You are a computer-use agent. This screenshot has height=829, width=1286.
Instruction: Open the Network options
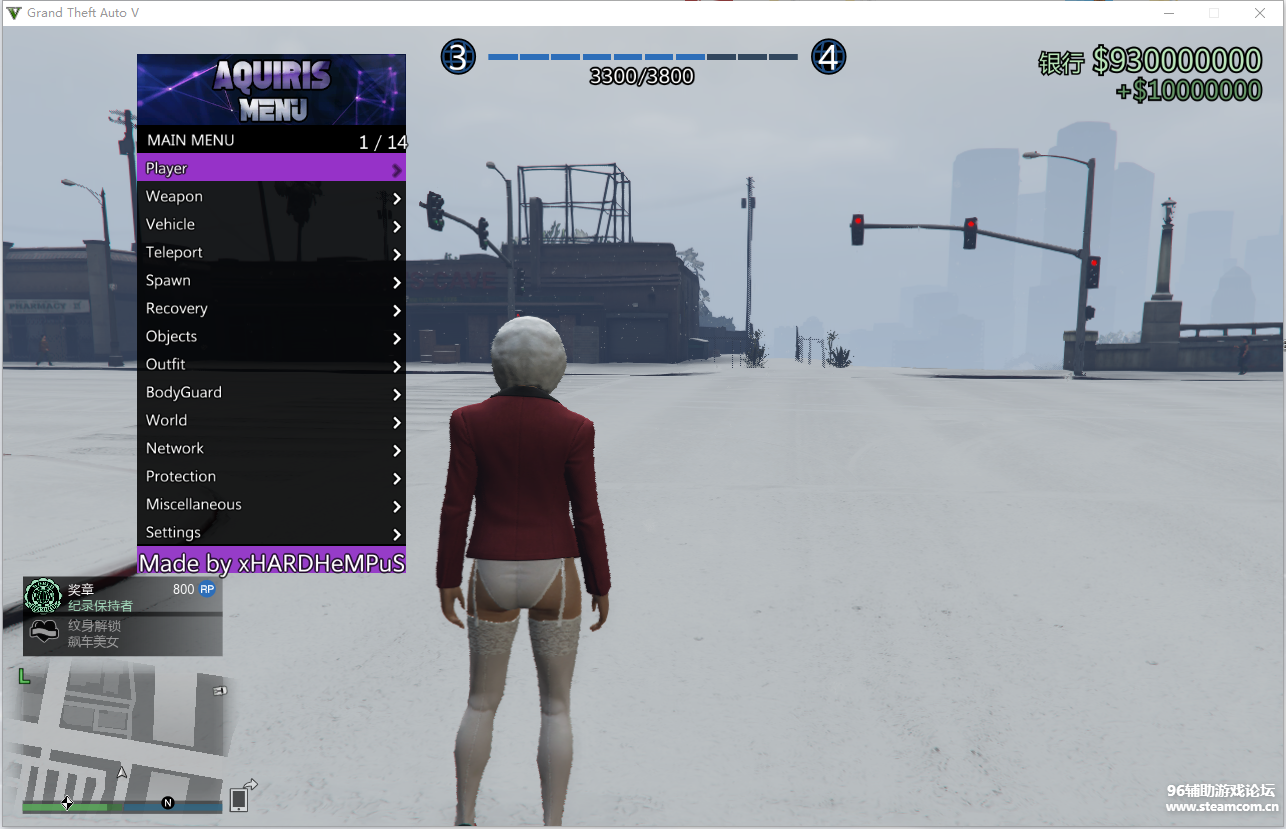point(271,449)
